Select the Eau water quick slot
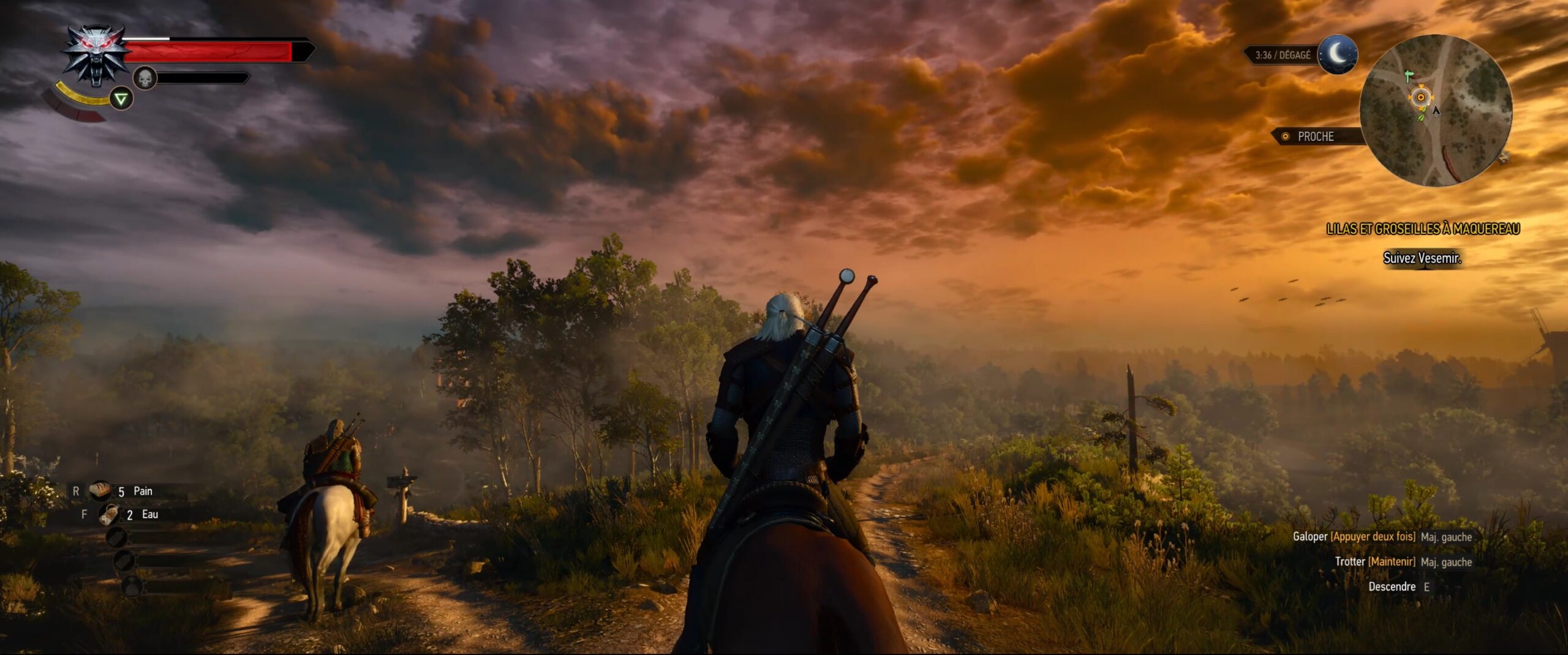This screenshot has width=1568, height=655. tap(109, 515)
